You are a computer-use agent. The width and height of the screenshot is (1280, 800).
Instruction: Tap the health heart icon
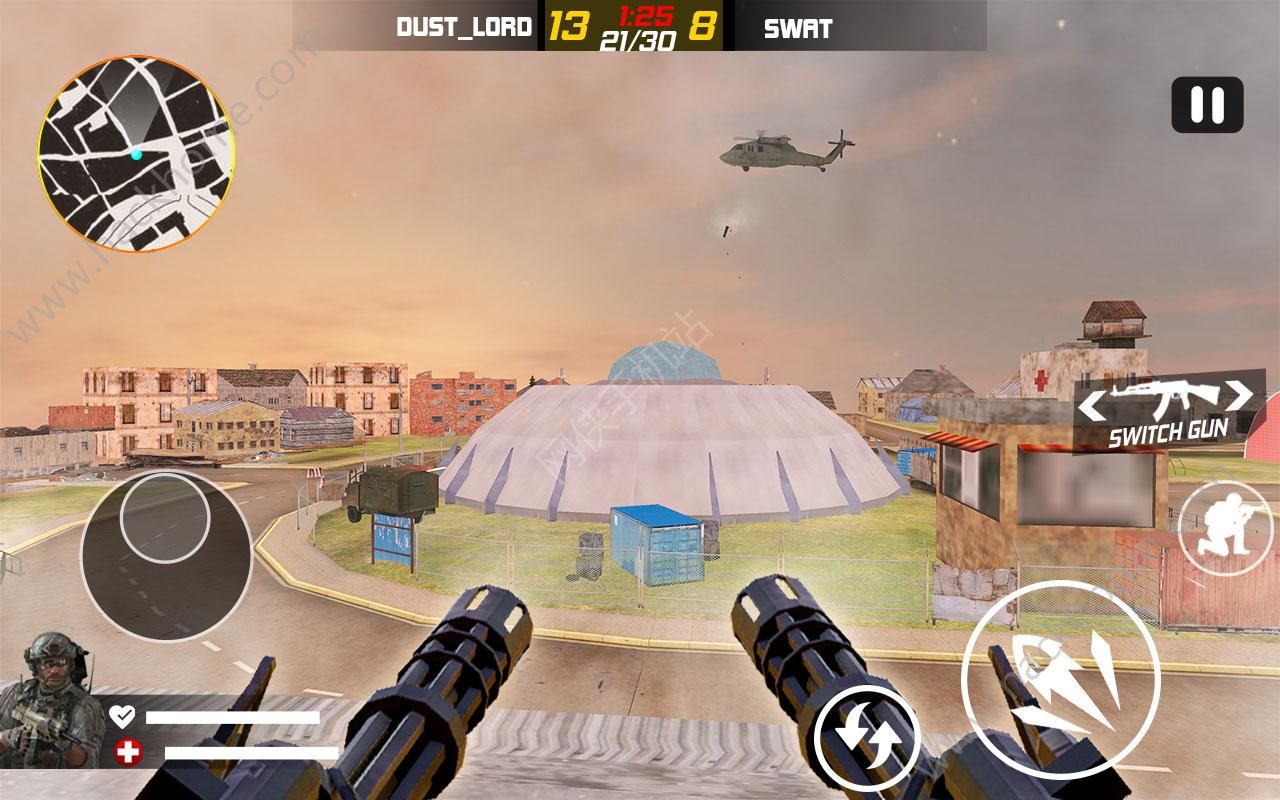(122, 714)
